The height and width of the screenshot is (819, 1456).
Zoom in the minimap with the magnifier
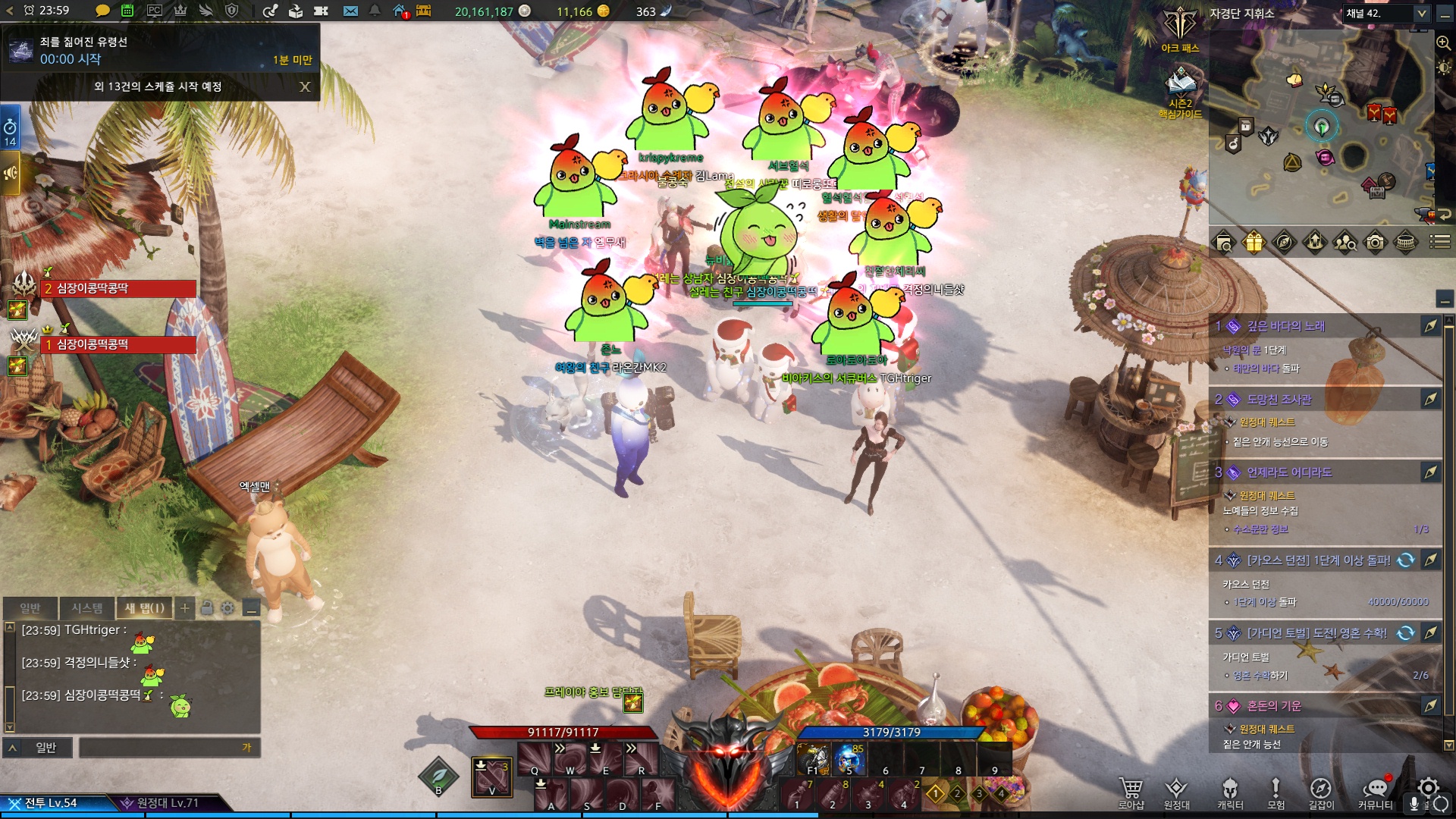pos(1443,43)
